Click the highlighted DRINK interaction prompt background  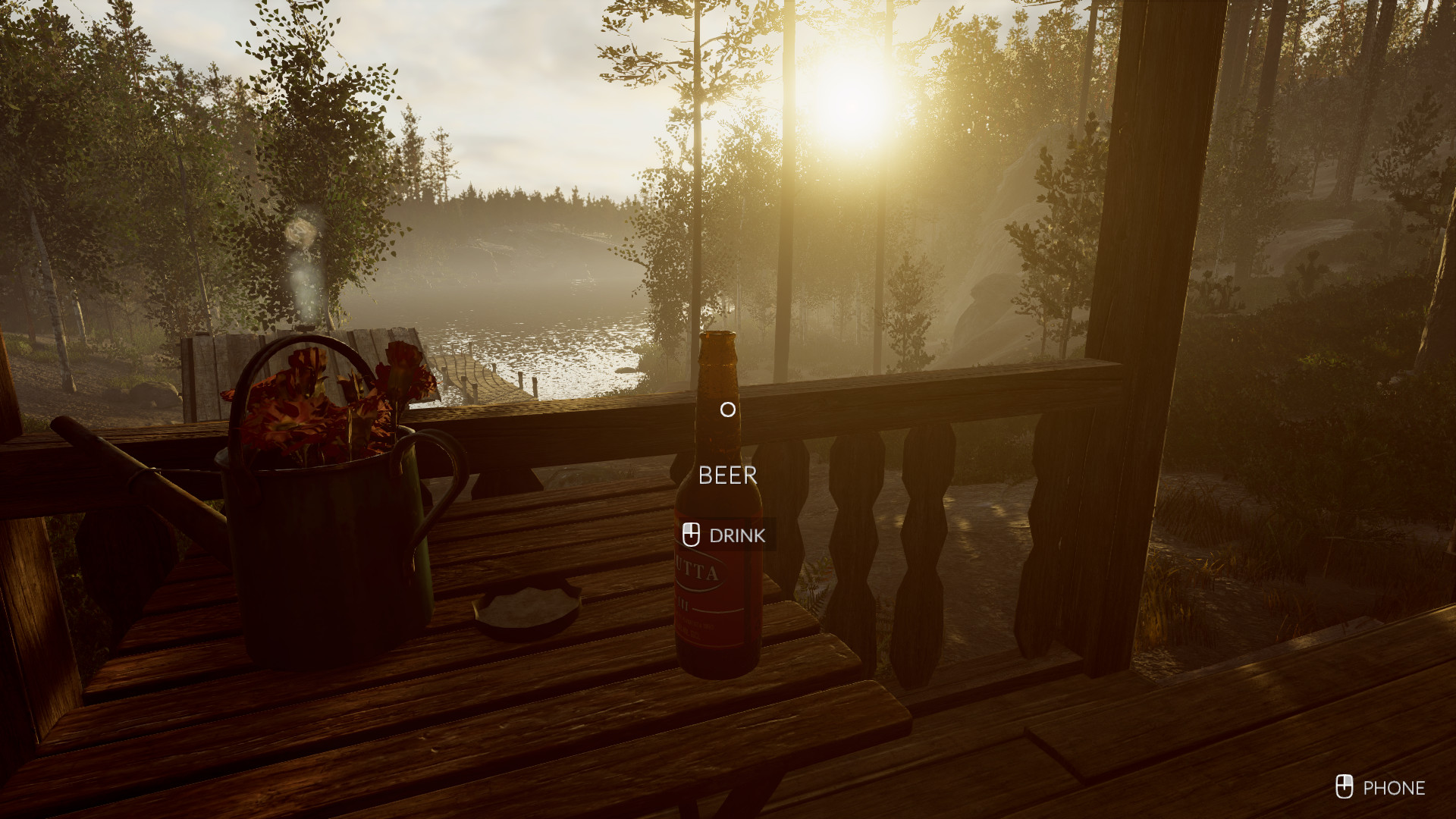[726, 535]
